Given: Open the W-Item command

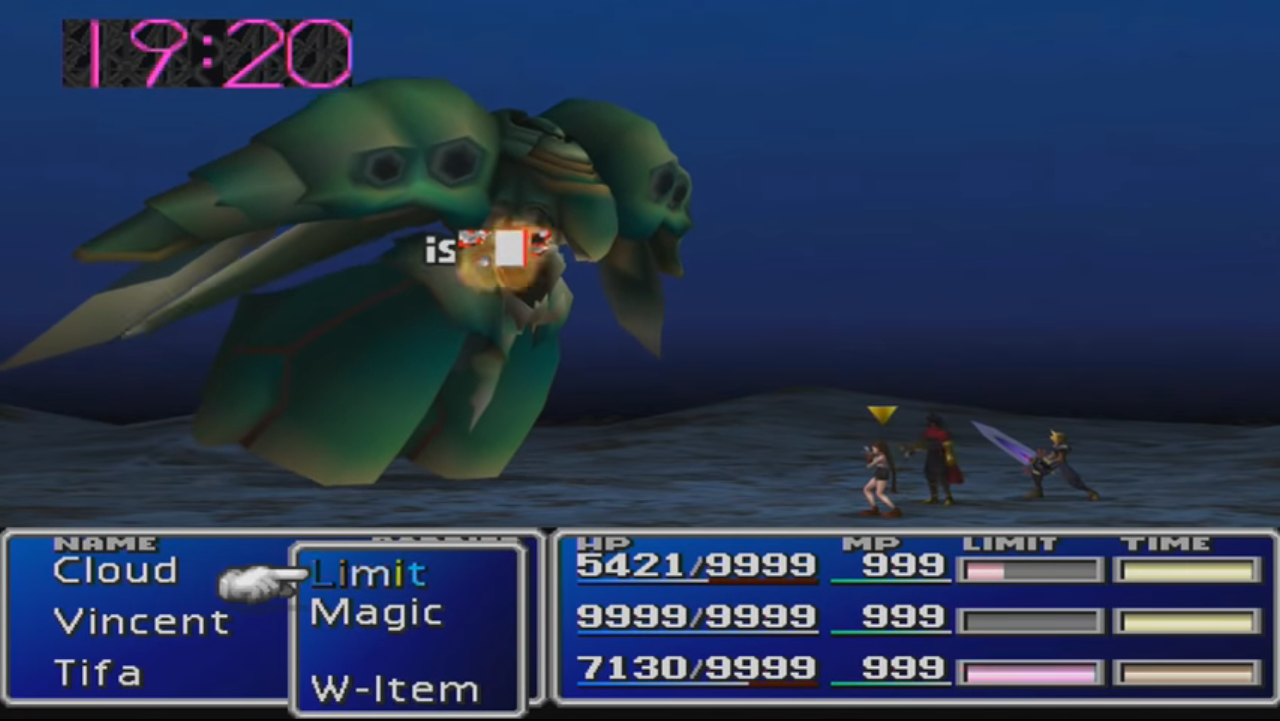Looking at the screenshot, I should [x=395, y=689].
